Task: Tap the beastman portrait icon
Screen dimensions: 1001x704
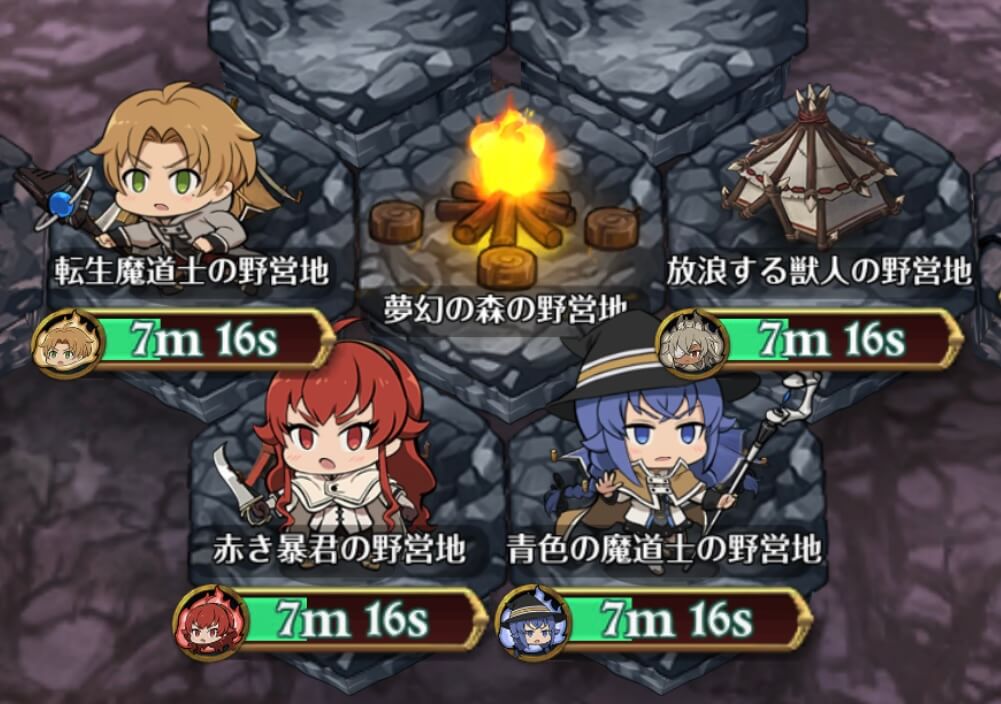Action: coord(692,344)
